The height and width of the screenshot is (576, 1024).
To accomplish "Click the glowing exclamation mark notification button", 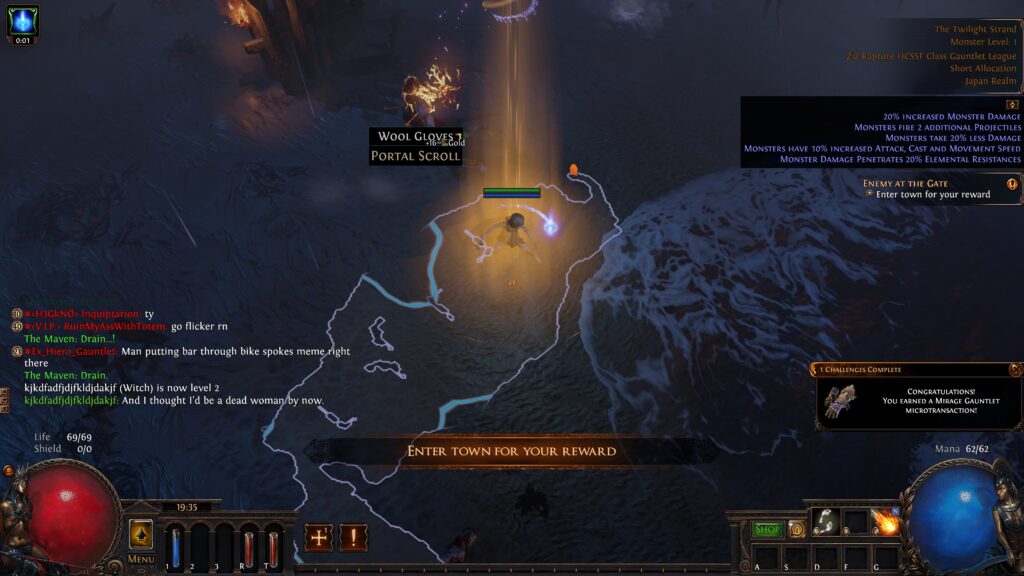I will (353, 537).
